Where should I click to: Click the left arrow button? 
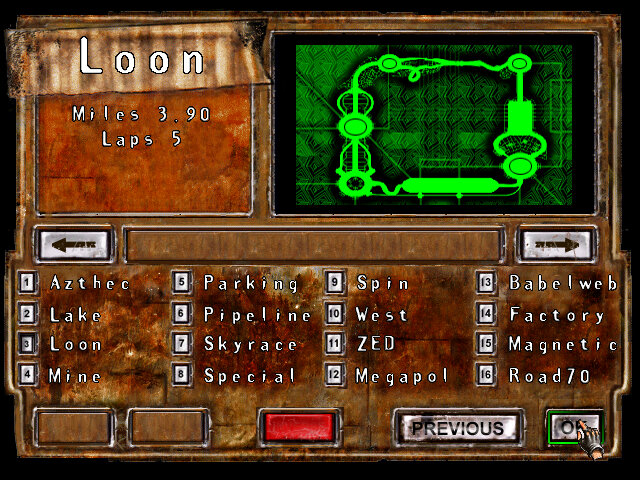74,243
